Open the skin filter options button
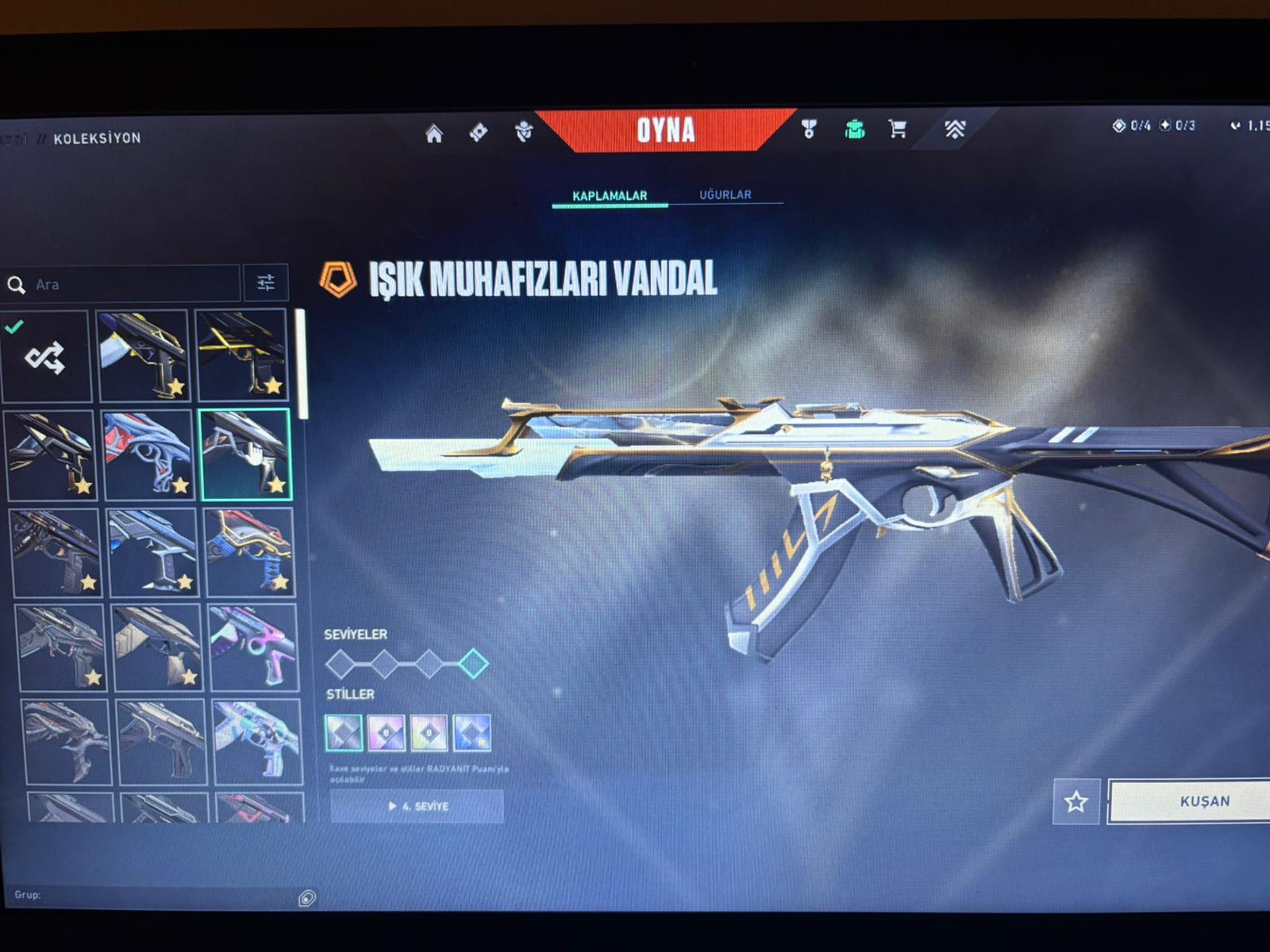 (266, 282)
